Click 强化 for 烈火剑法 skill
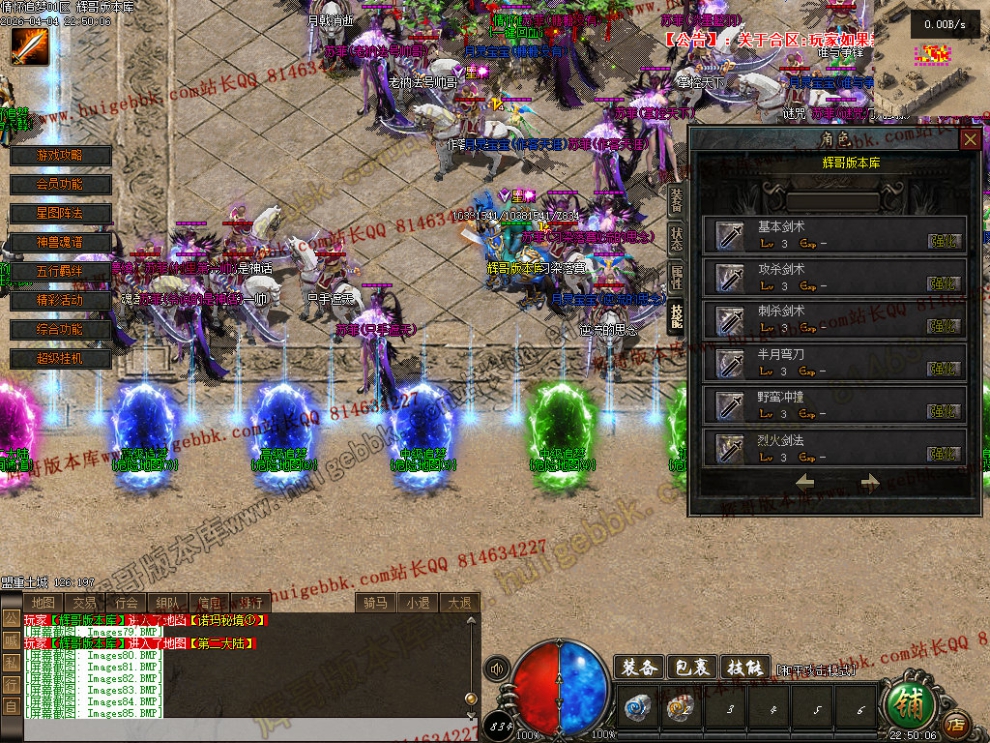Viewport: 990px width, 743px height. coord(944,453)
